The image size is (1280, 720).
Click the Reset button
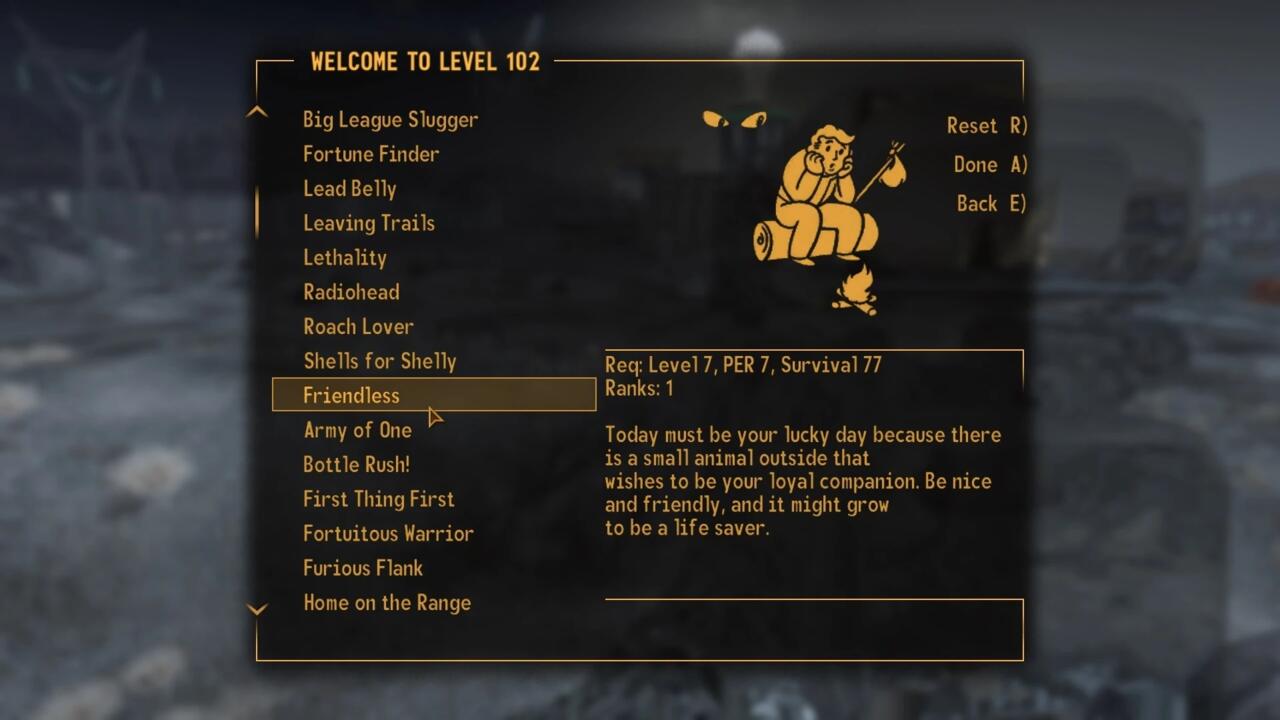coord(986,126)
